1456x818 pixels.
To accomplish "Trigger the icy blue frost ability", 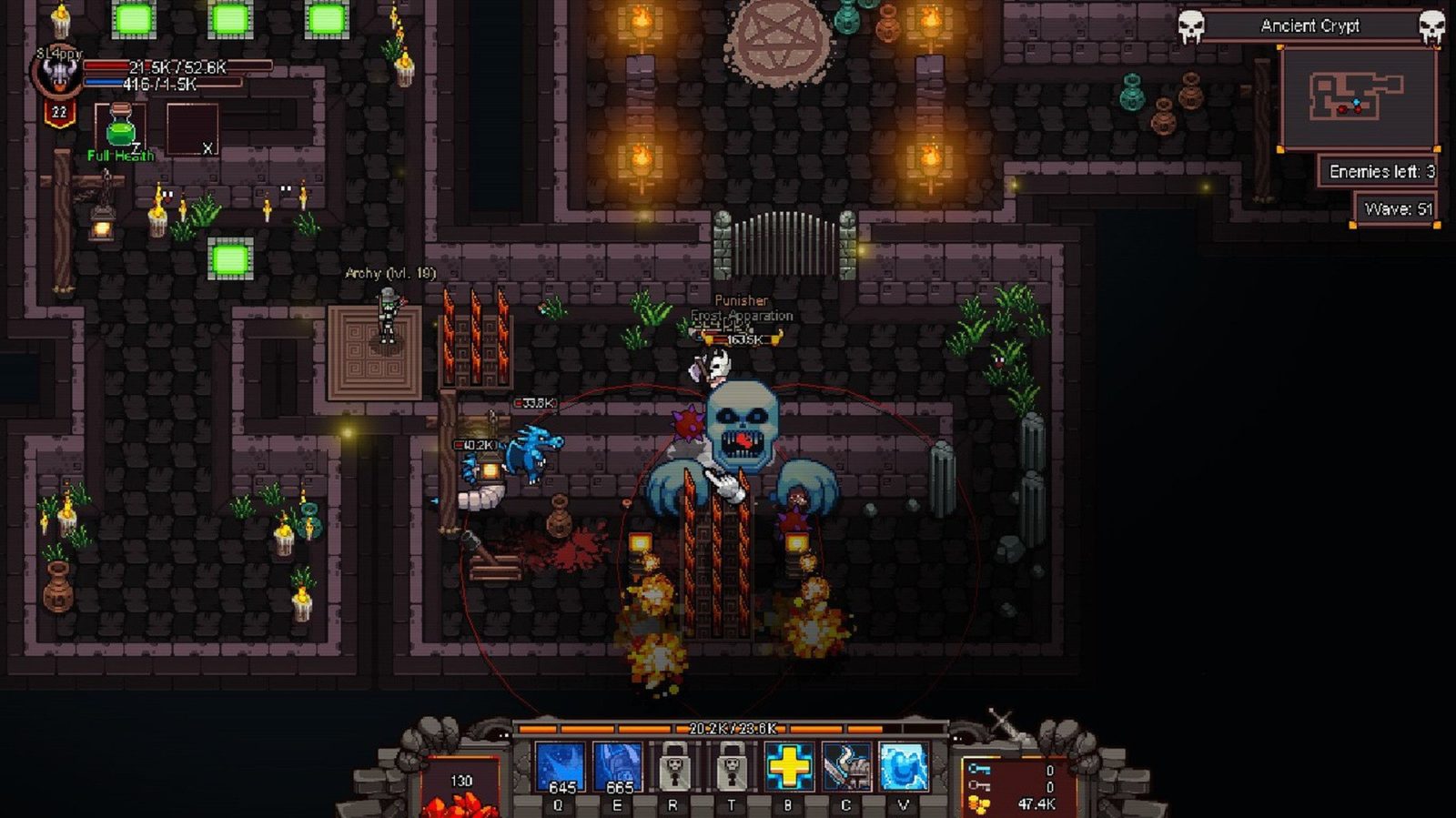I will pos(903,767).
